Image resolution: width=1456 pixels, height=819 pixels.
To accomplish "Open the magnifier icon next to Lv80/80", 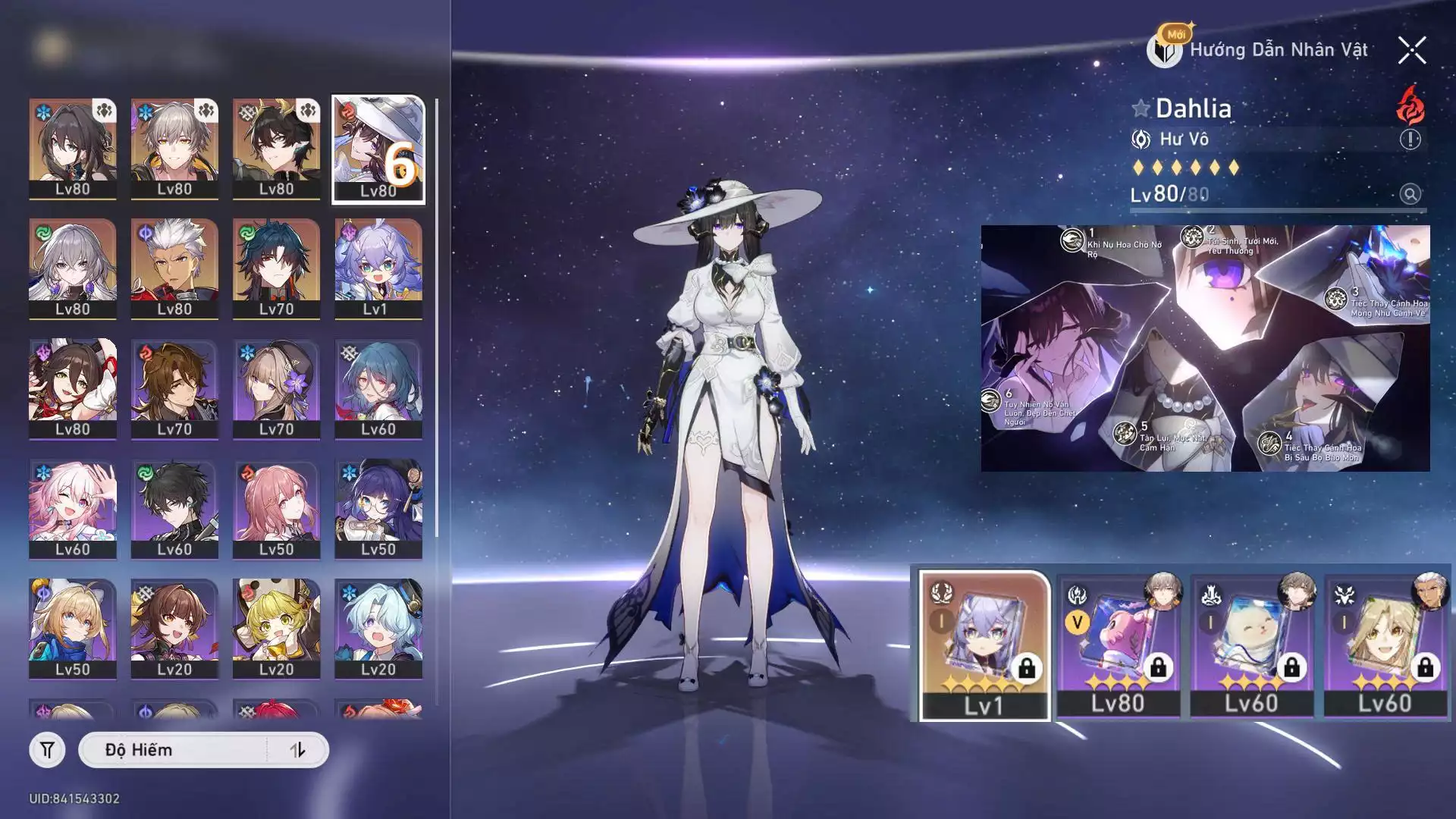I will click(1410, 194).
